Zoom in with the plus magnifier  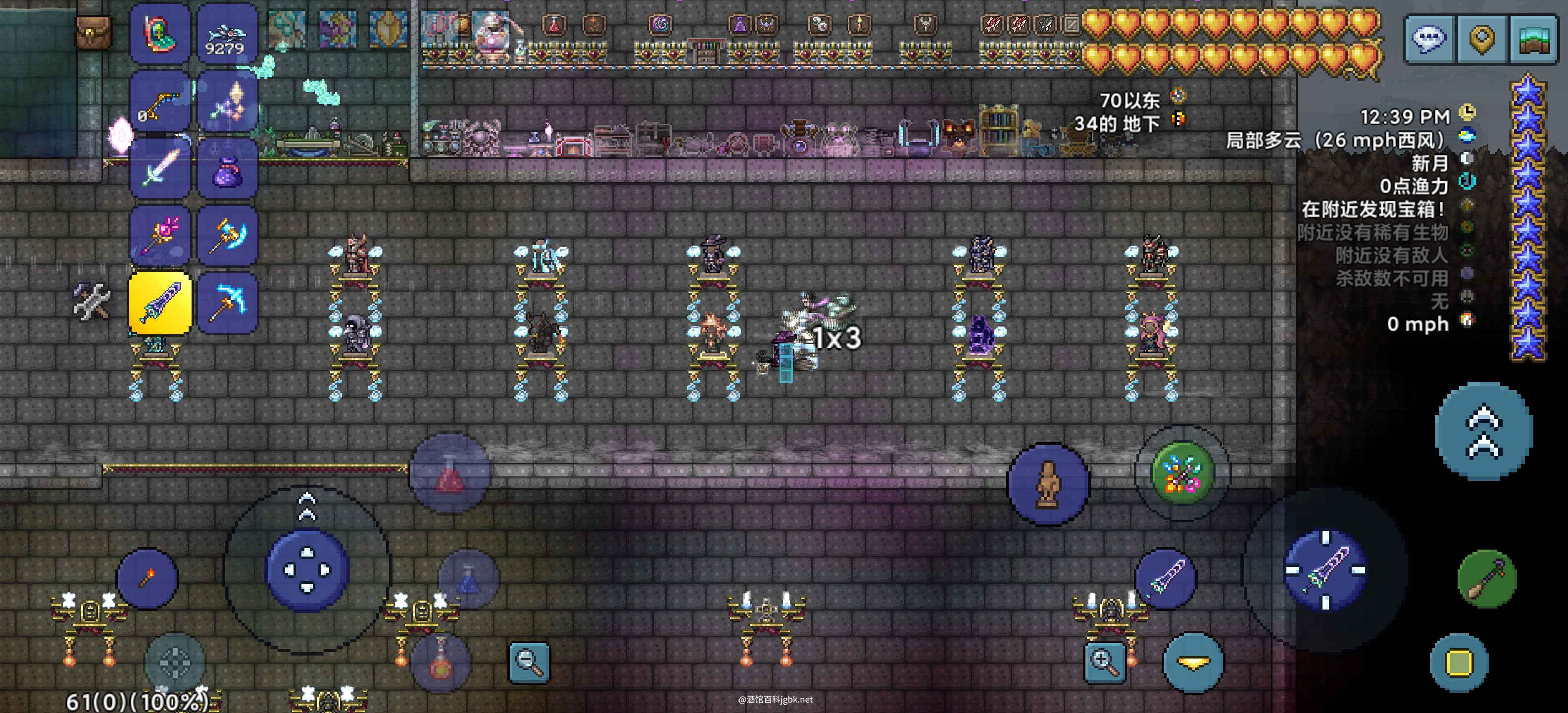tap(1104, 661)
